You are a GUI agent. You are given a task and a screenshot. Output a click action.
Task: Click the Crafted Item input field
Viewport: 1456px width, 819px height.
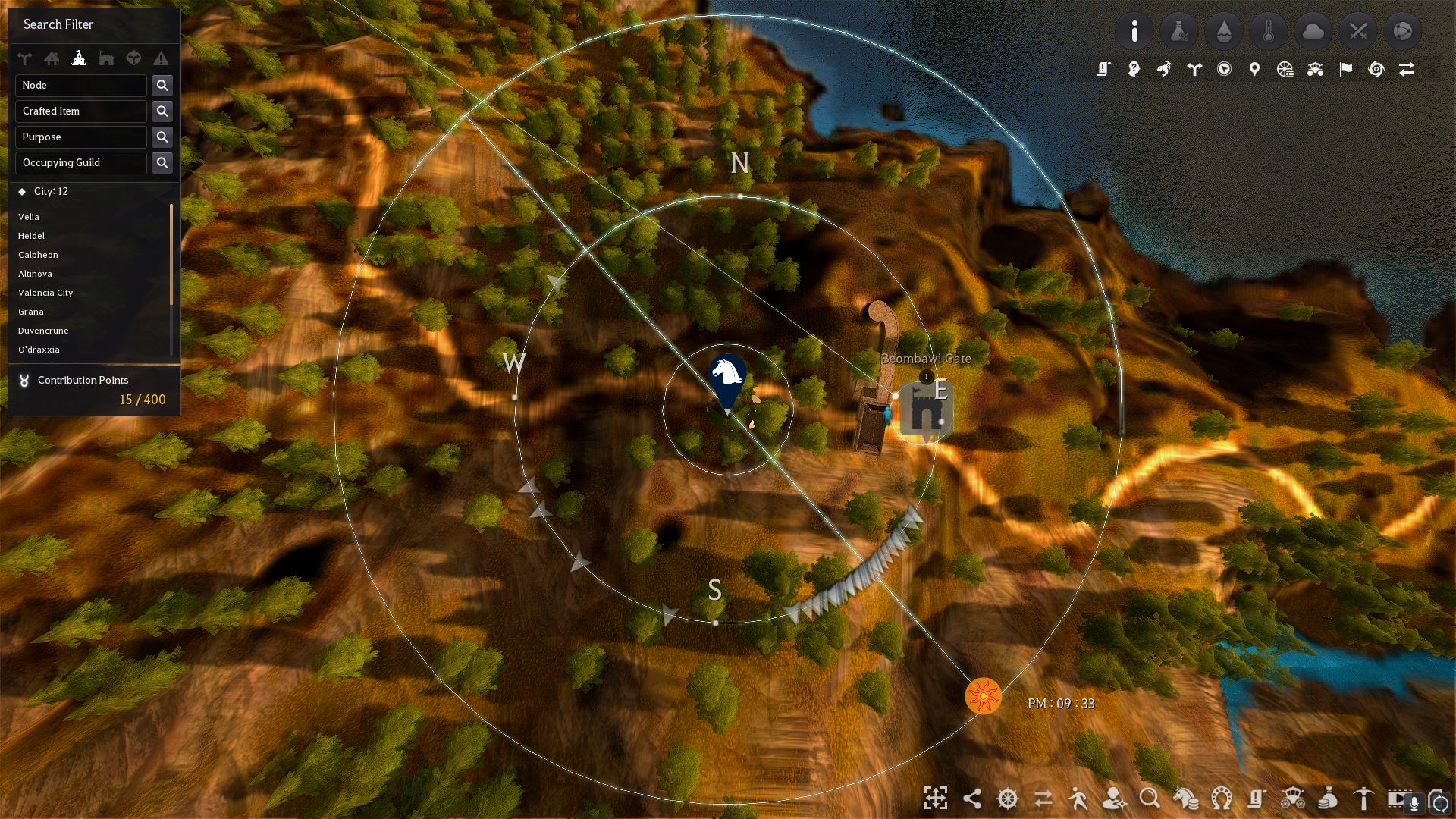[x=80, y=111]
